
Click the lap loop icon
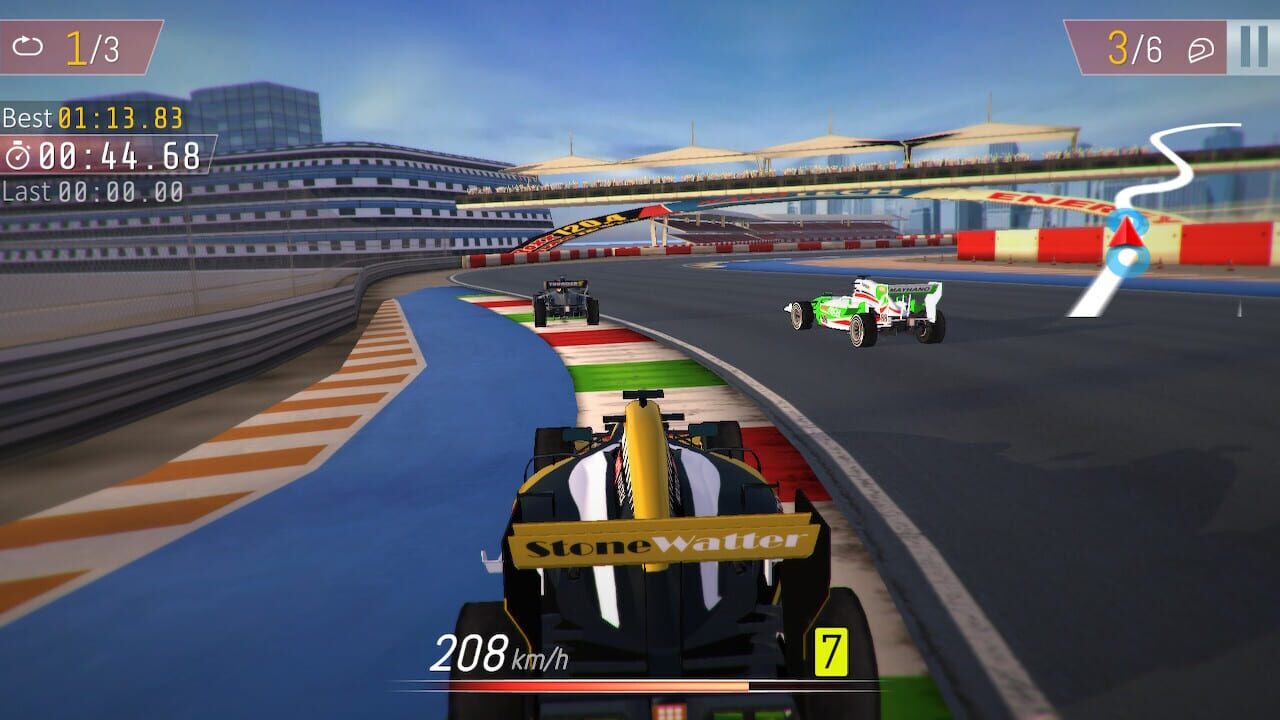(x=27, y=44)
